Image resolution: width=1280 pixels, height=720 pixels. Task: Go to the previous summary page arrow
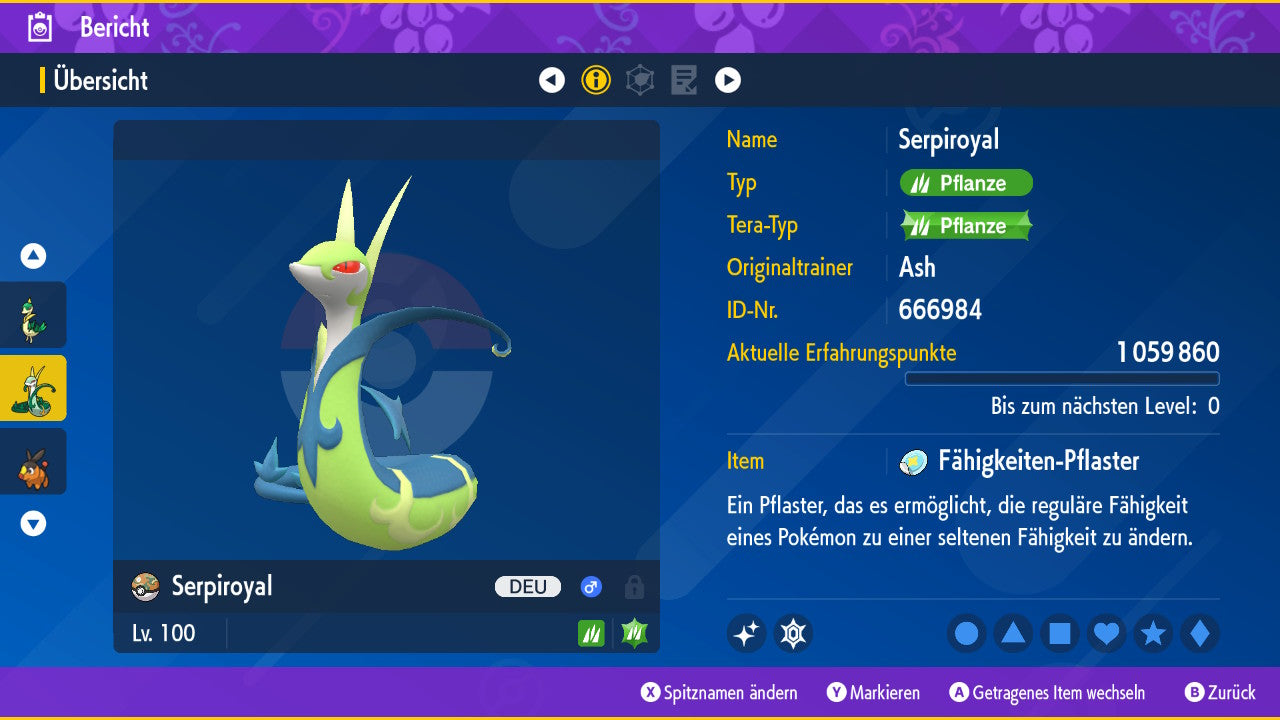click(552, 80)
